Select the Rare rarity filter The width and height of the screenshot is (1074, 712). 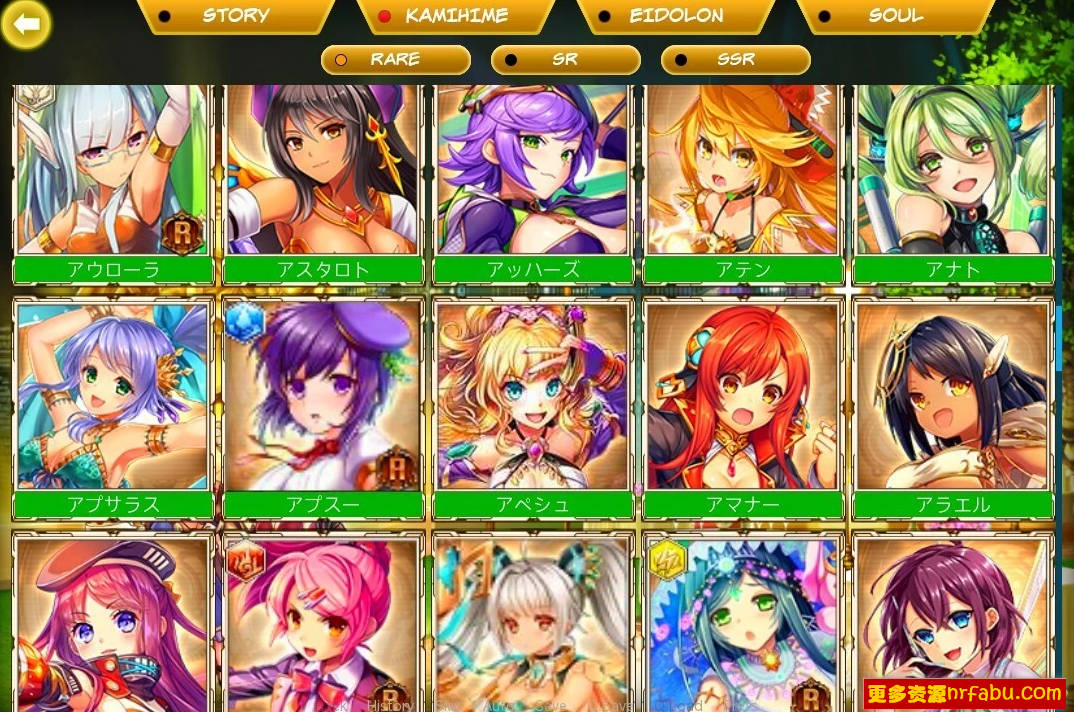[x=395, y=59]
